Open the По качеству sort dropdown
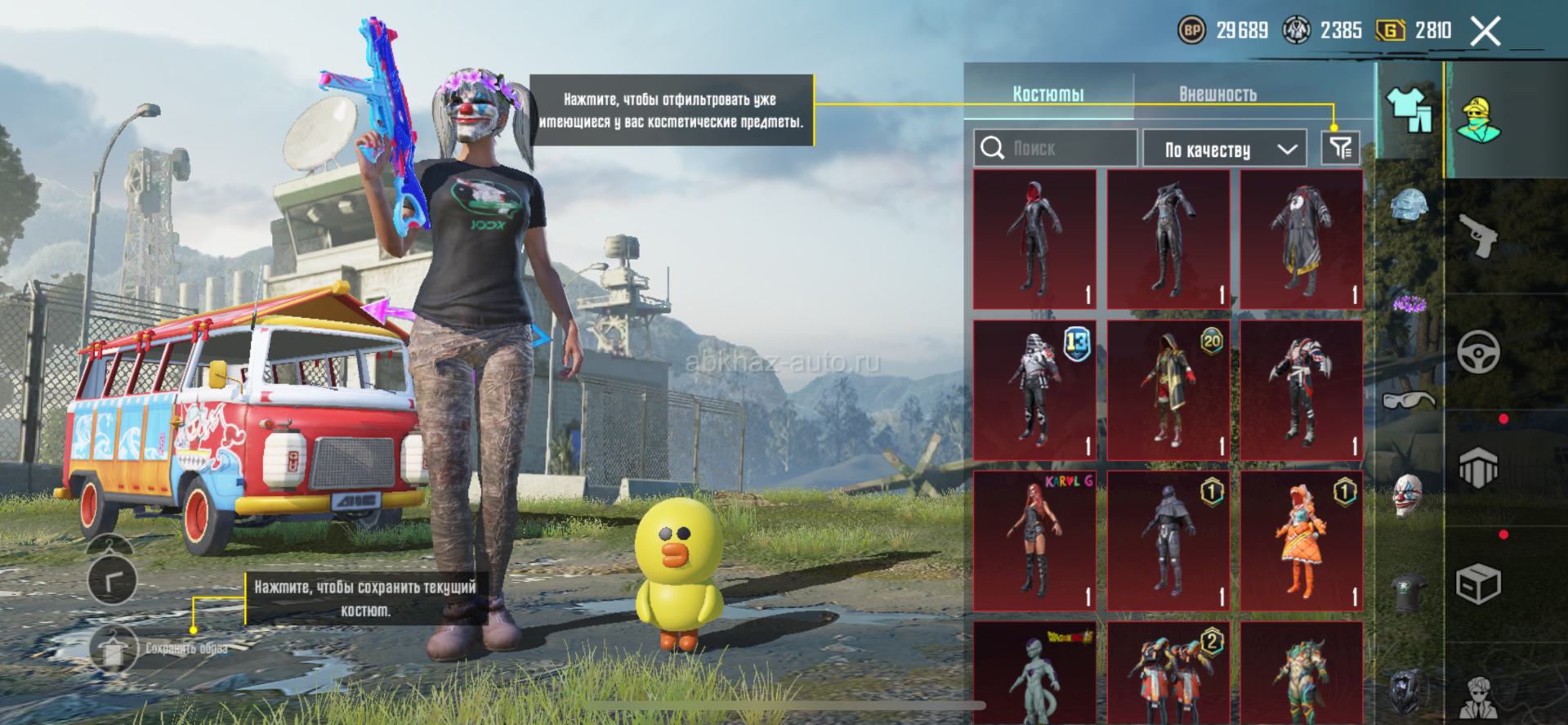 click(x=1225, y=149)
